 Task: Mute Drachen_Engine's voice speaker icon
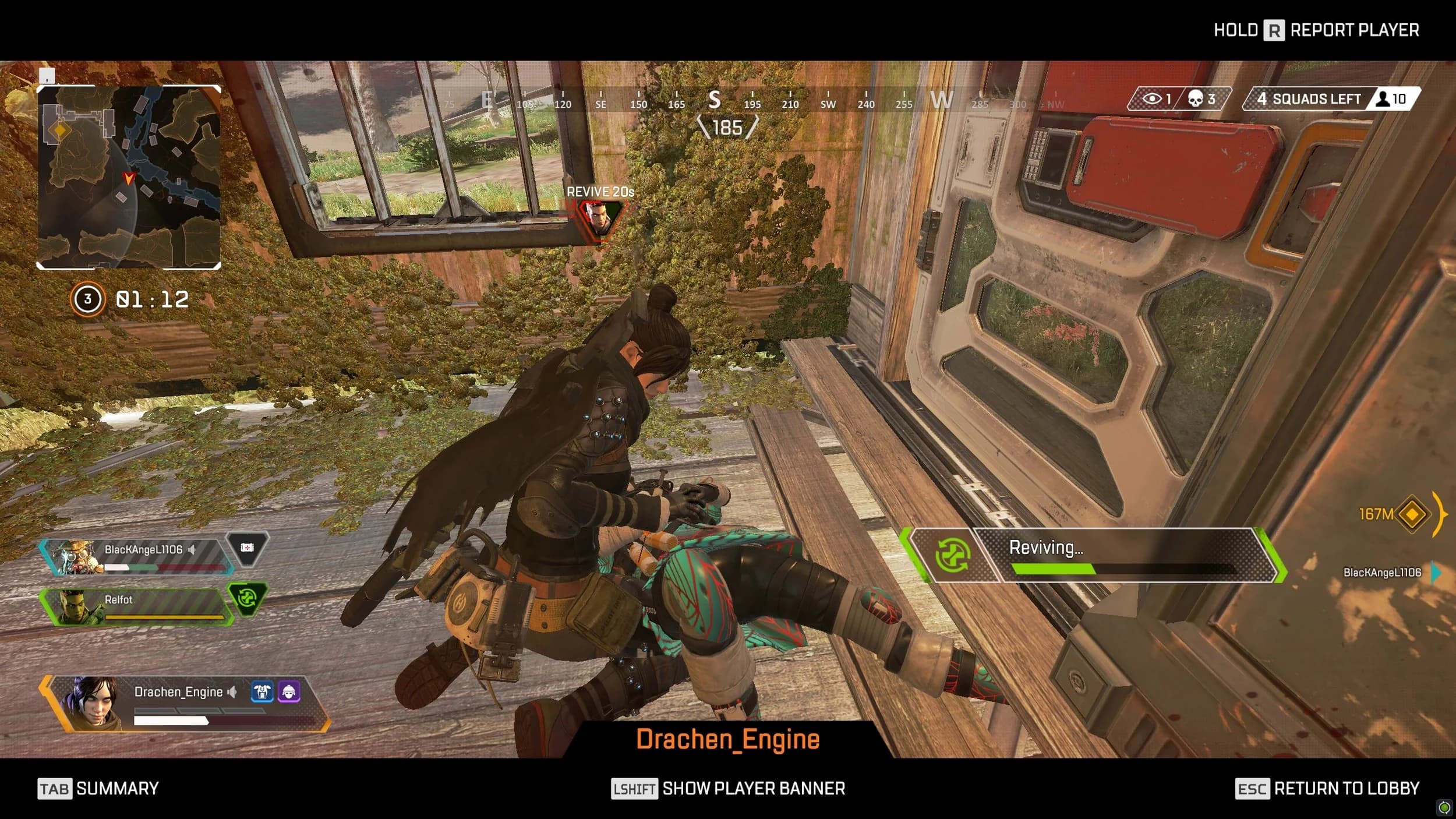coord(232,692)
